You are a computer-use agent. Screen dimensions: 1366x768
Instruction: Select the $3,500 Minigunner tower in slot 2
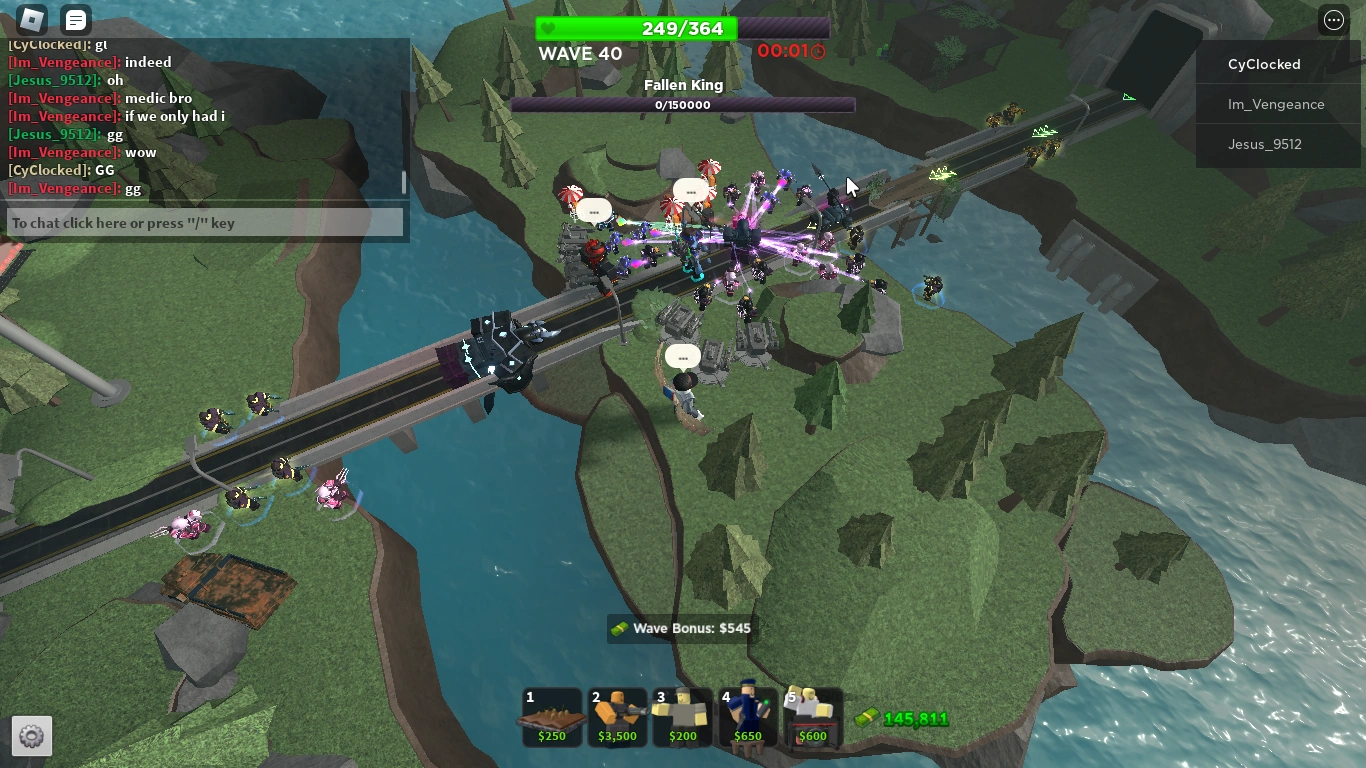pos(617,716)
